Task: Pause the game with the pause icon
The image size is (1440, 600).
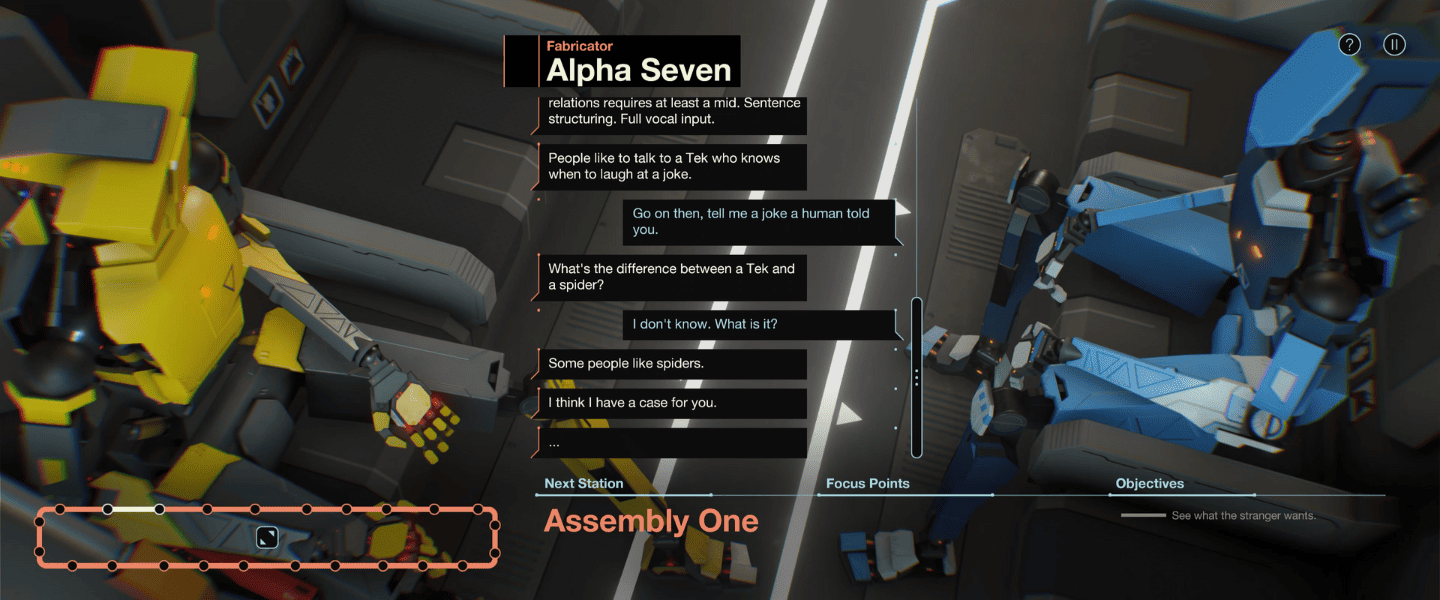Action: (1394, 44)
